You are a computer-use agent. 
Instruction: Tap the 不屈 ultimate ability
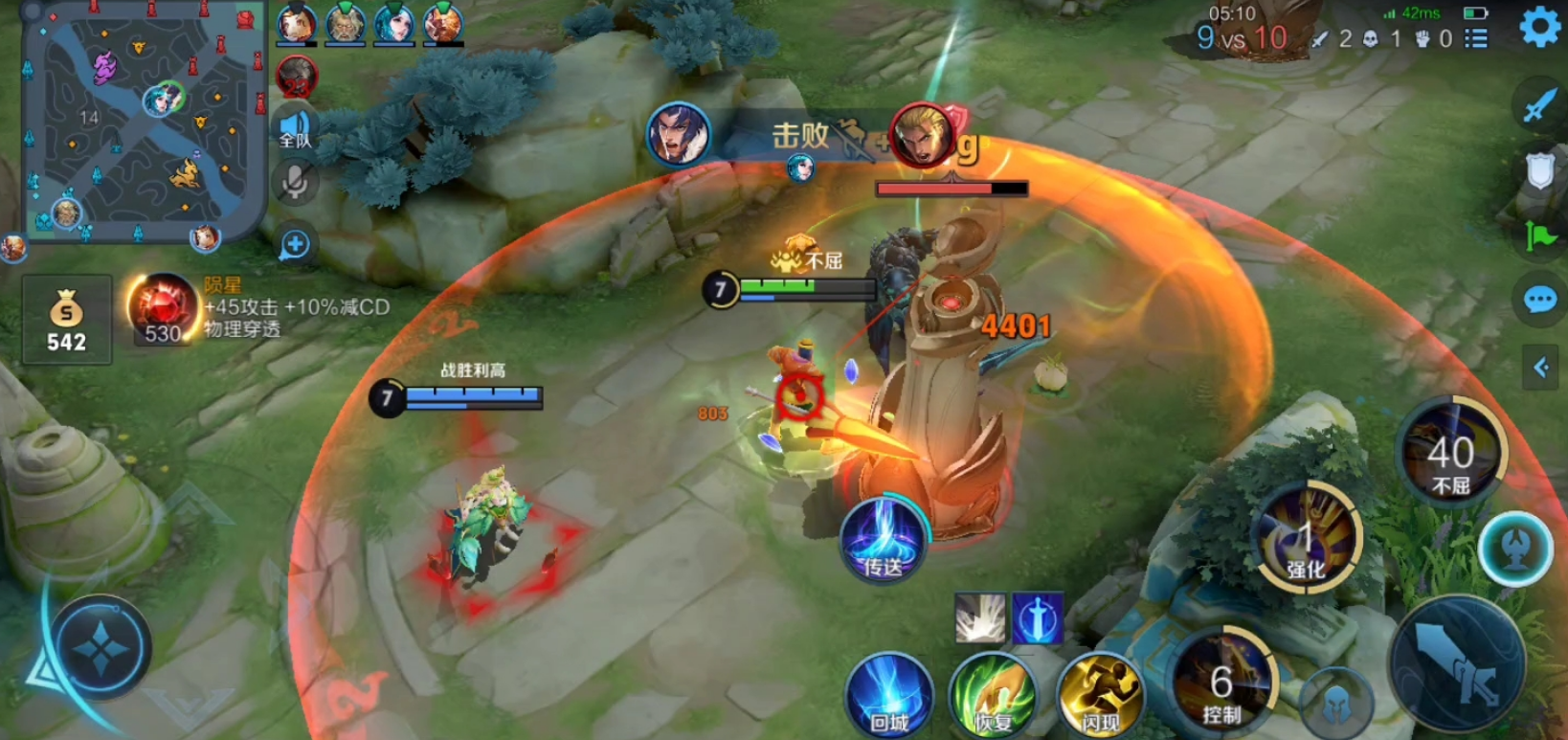click(x=1451, y=454)
